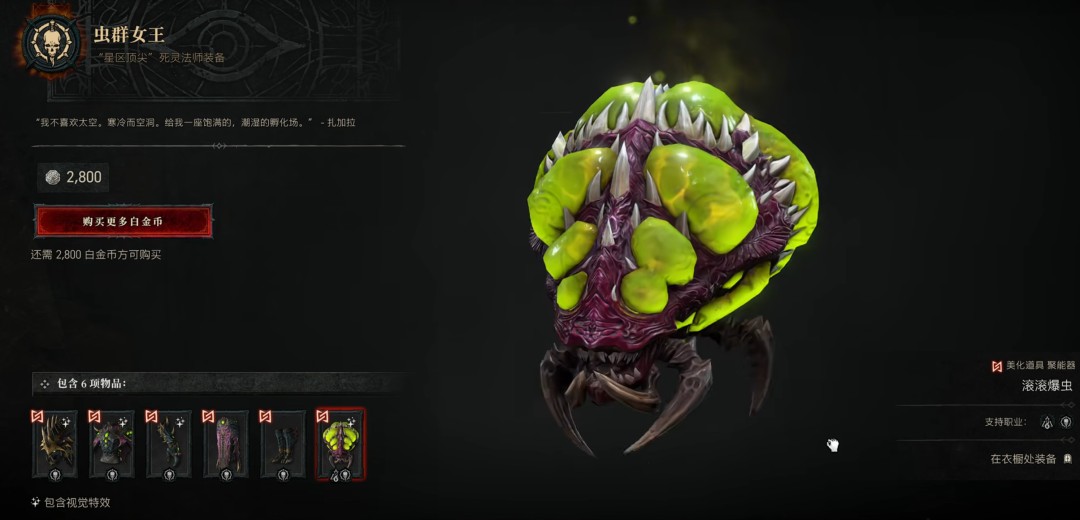1080x520 pixels.
Task: Click the 购买更多白金币 button
Action: 123,221
